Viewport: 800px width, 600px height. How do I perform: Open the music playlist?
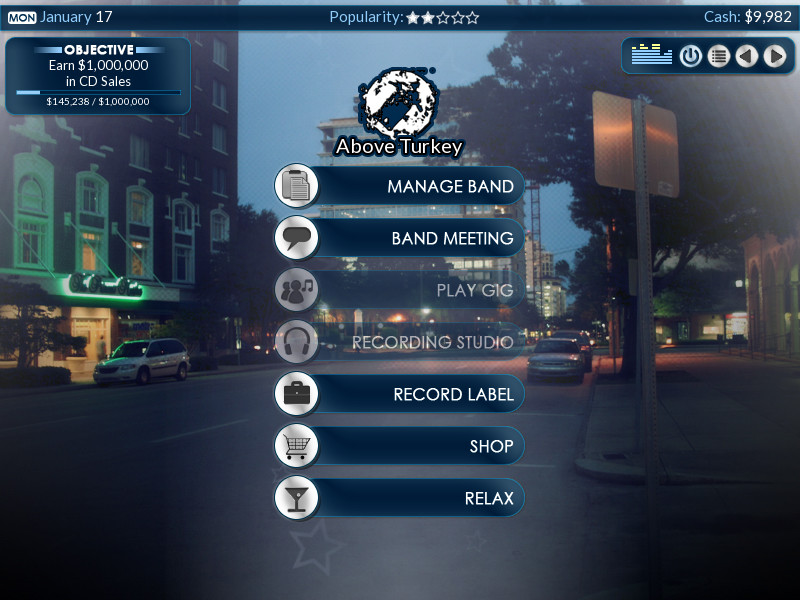[718, 56]
